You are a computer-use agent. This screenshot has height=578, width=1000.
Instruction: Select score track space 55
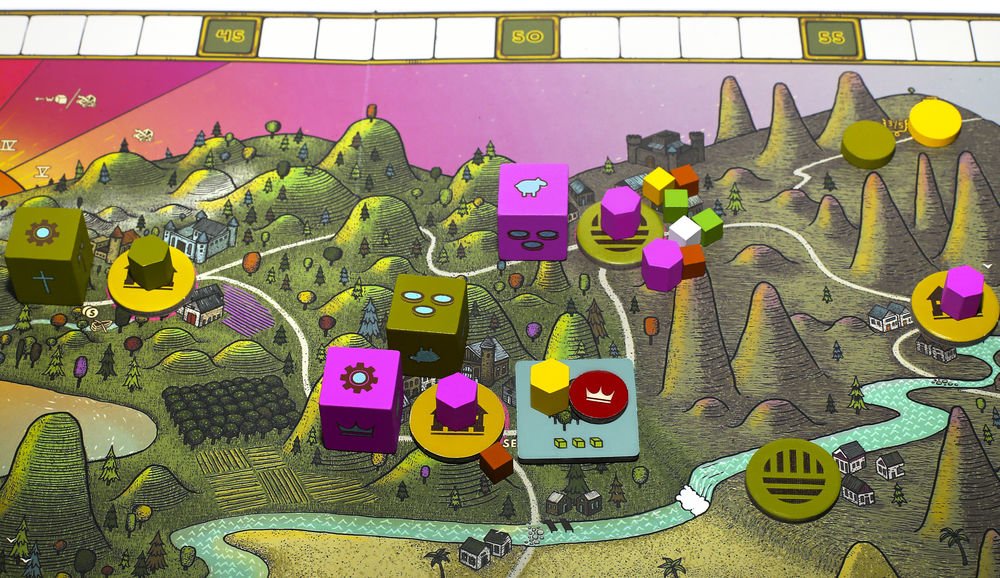(830, 38)
